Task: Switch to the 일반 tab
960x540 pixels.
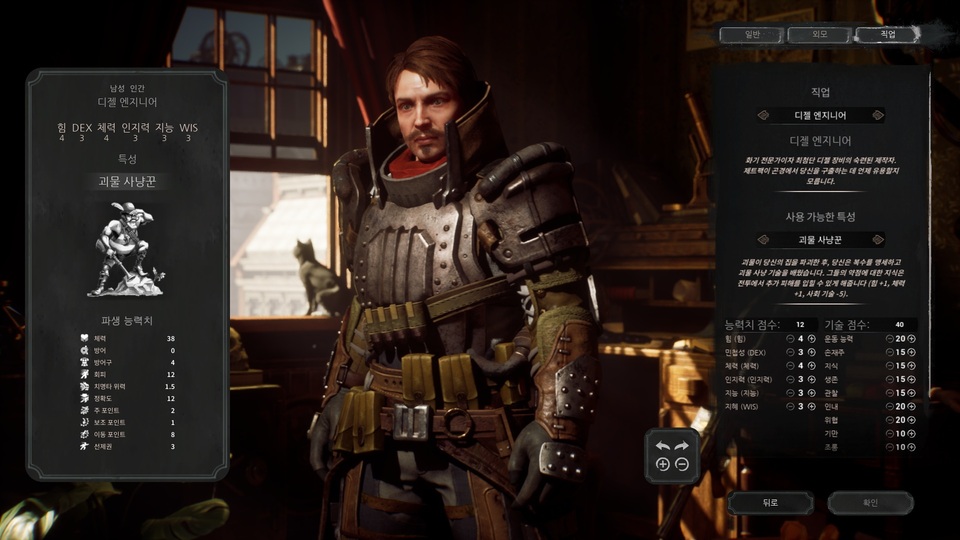Action: 752,35
